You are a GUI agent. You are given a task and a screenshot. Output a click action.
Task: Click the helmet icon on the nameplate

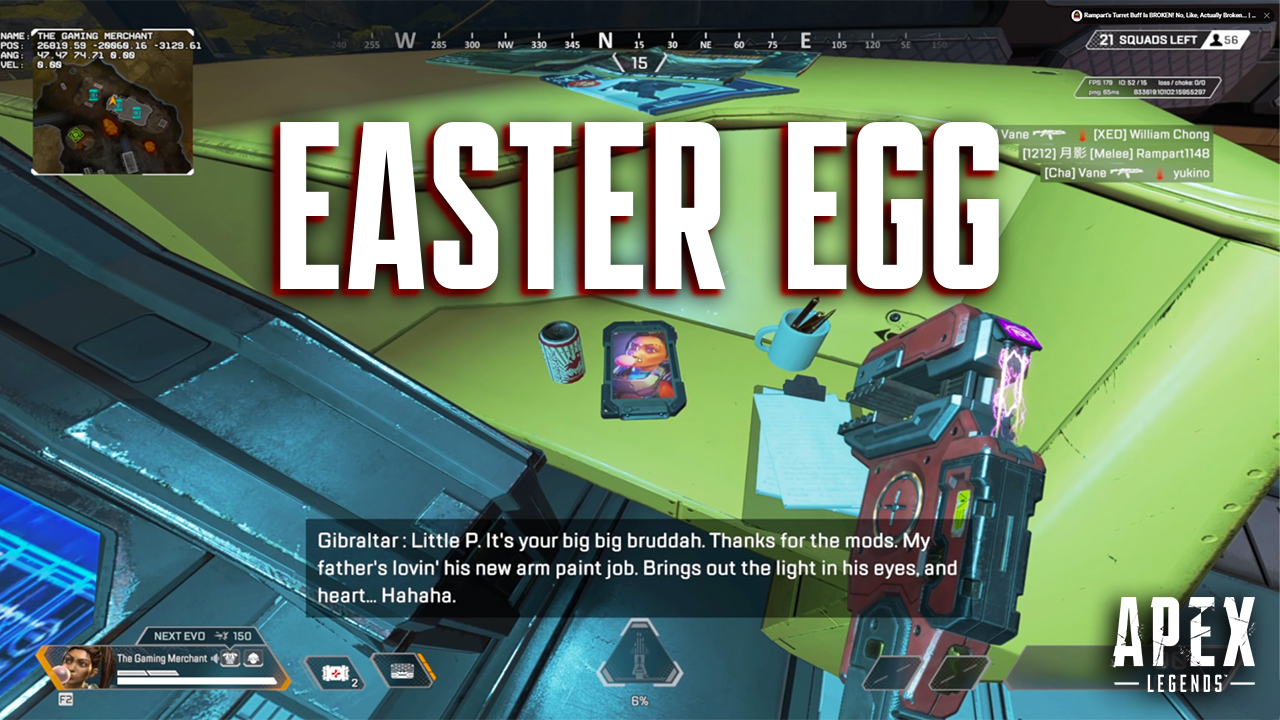(255, 660)
